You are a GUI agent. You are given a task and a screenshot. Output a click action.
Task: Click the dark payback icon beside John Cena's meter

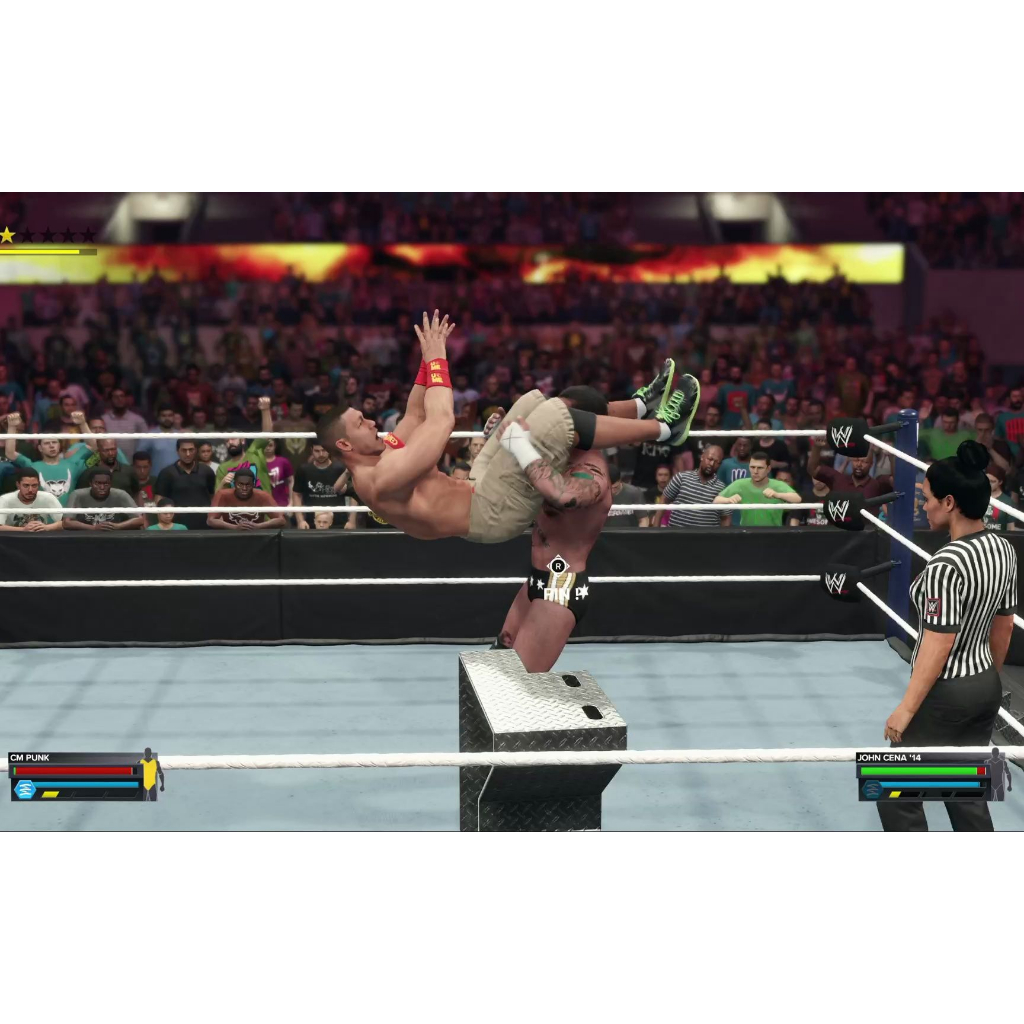pyautogui.click(x=872, y=790)
